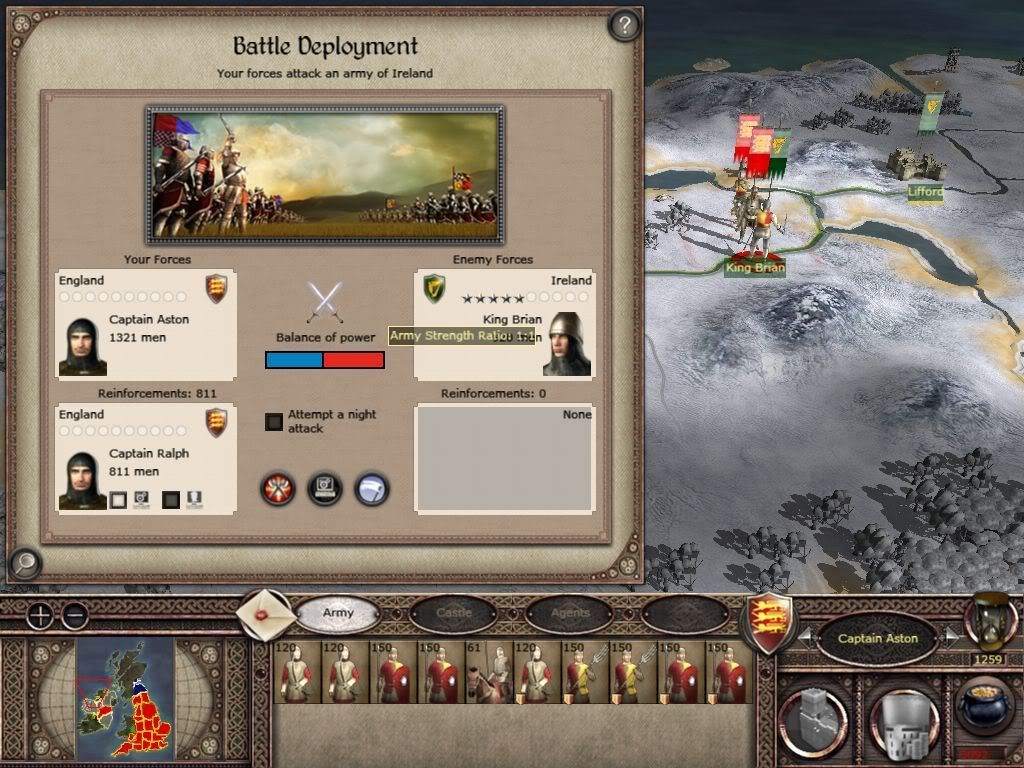End turn with the hourglass button
The width and height of the screenshot is (1024, 768).
click(991, 620)
